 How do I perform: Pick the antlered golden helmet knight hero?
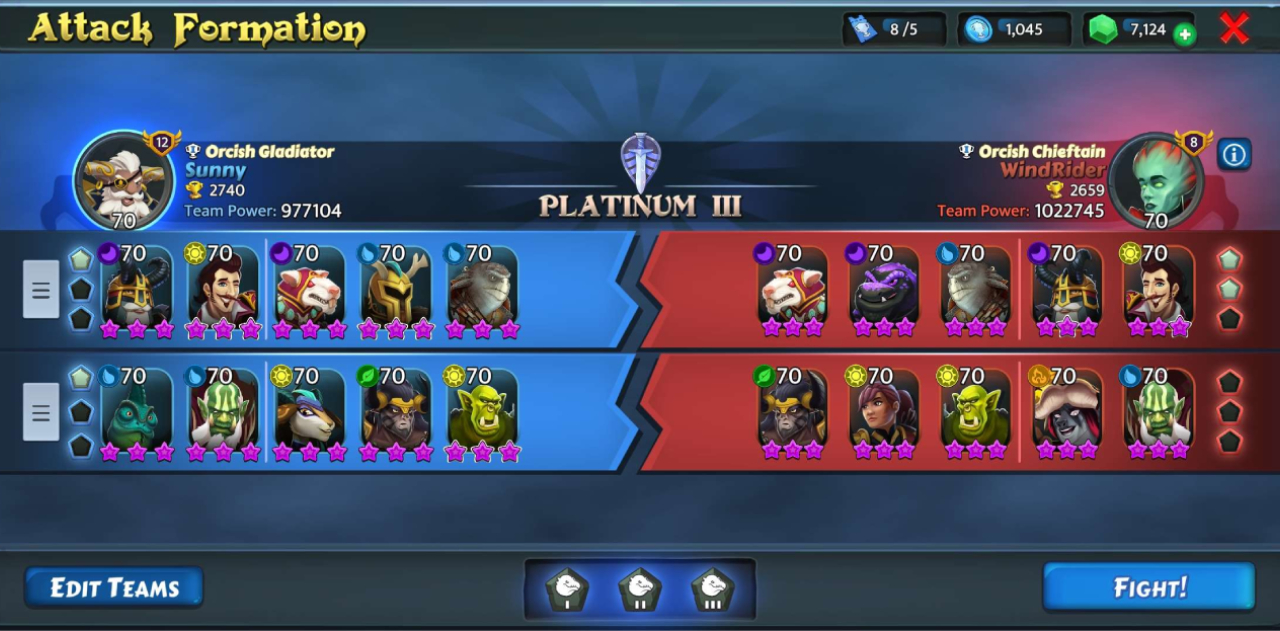pos(395,290)
